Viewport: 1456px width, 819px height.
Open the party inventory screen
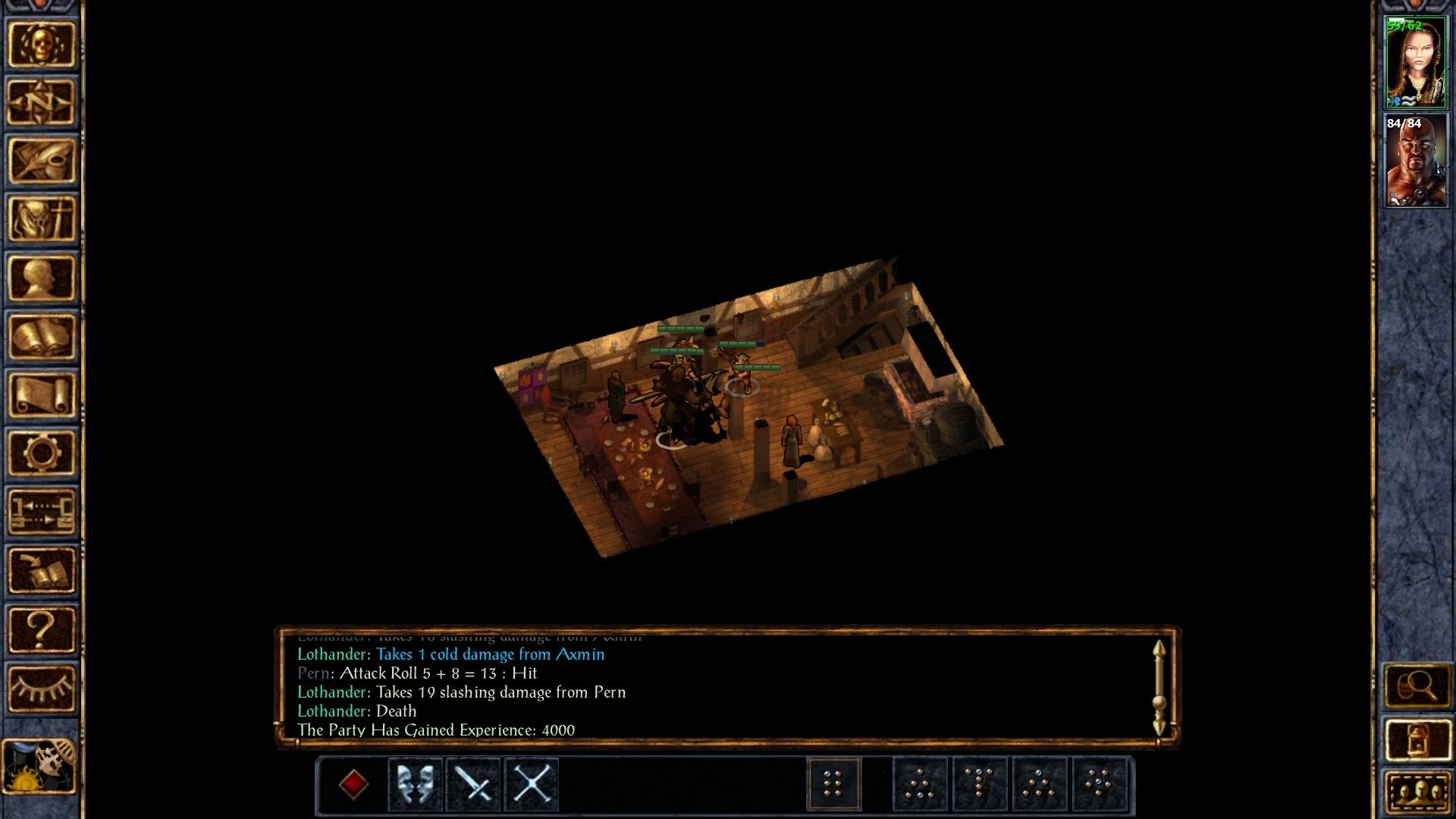(42, 218)
